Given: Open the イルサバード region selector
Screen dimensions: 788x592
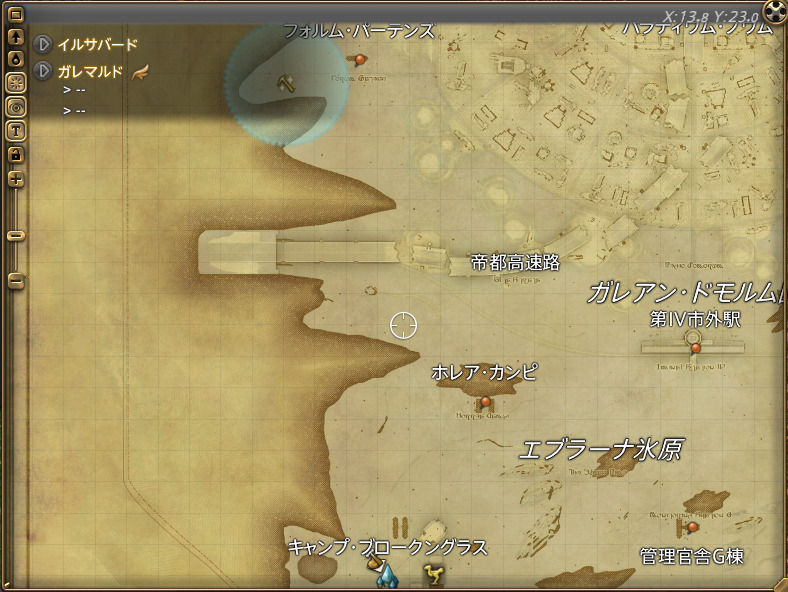Looking at the screenshot, I should pos(44,45).
